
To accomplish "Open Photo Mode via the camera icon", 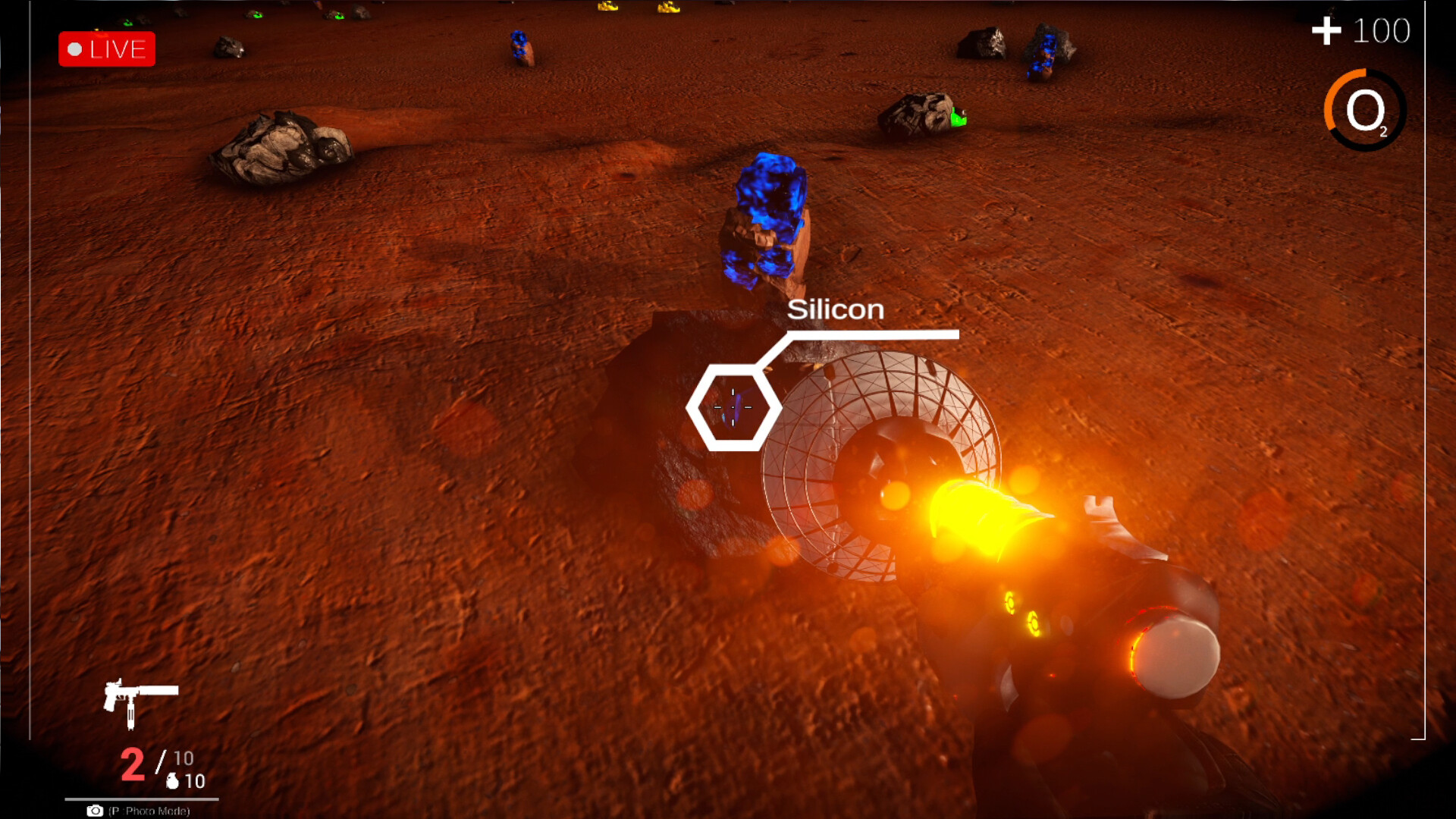I will point(95,810).
